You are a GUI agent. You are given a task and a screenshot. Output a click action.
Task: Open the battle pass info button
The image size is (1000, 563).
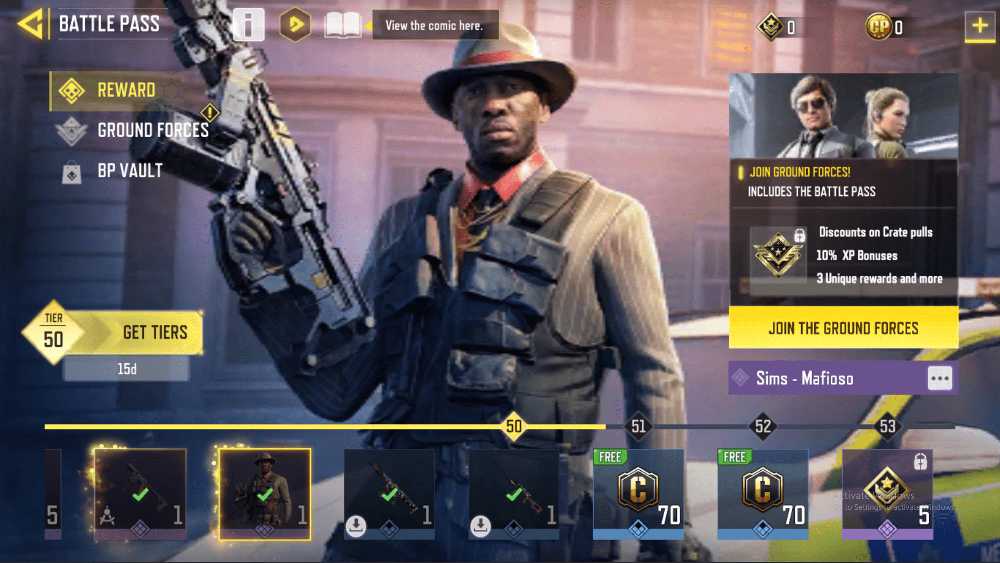coord(248,24)
